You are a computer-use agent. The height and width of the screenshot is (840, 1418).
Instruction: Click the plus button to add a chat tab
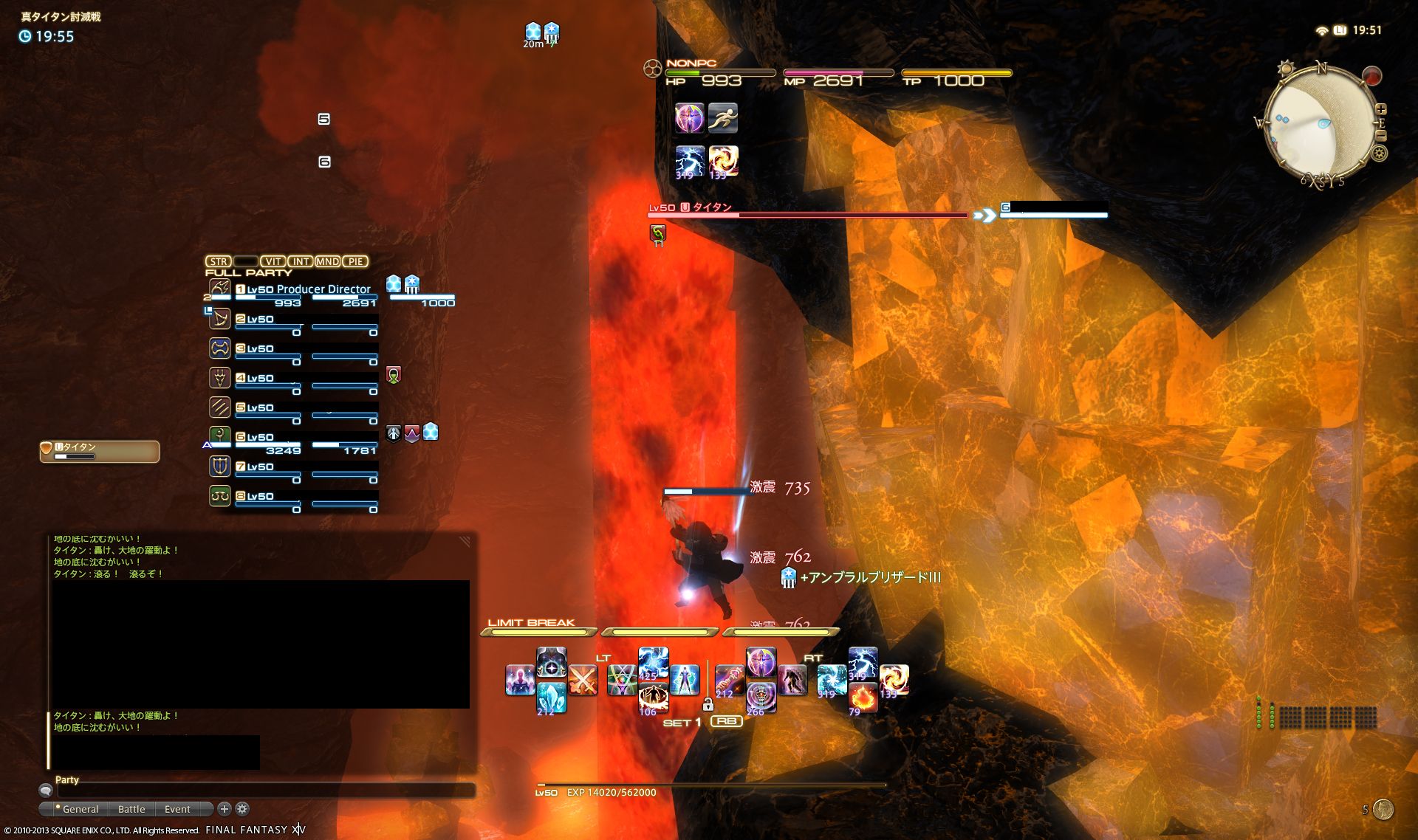225,809
